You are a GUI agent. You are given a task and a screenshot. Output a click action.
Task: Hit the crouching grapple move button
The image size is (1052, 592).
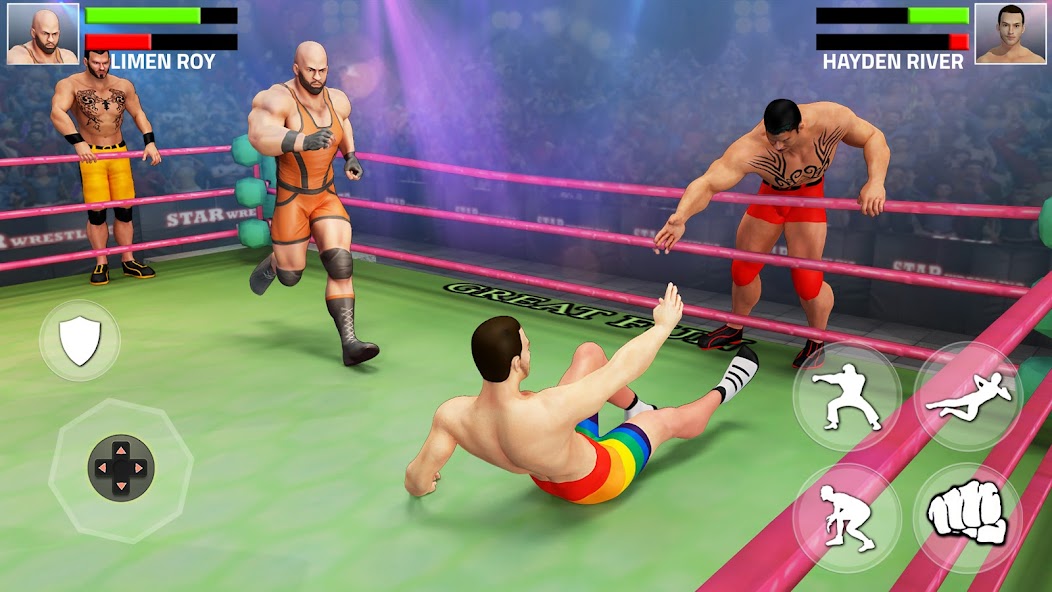(x=846, y=517)
